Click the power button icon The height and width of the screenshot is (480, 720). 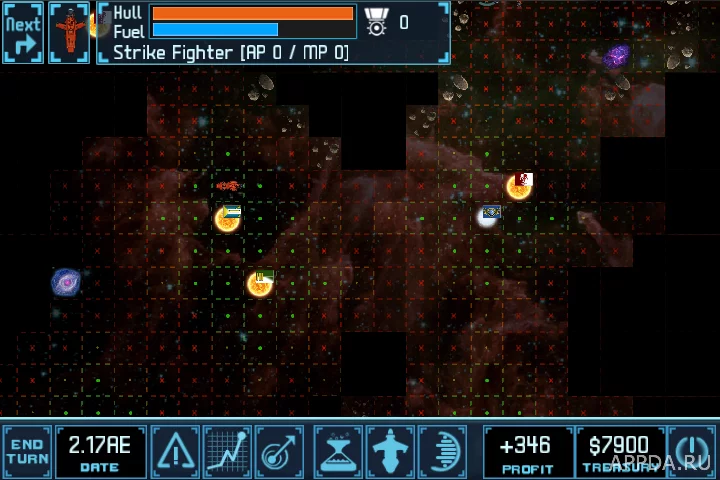(691, 452)
